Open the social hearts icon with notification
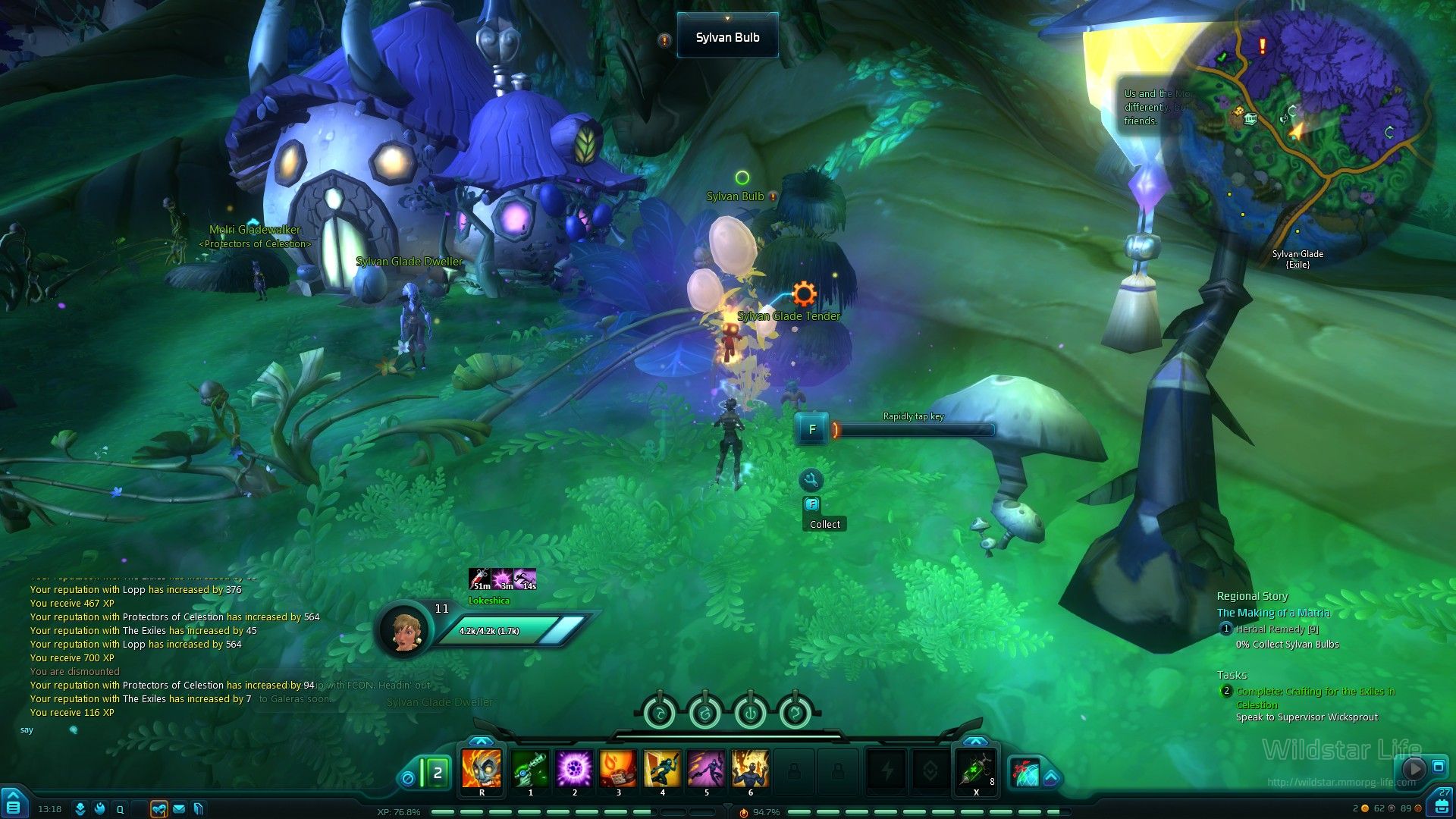1456x819 pixels. tap(159, 809)
